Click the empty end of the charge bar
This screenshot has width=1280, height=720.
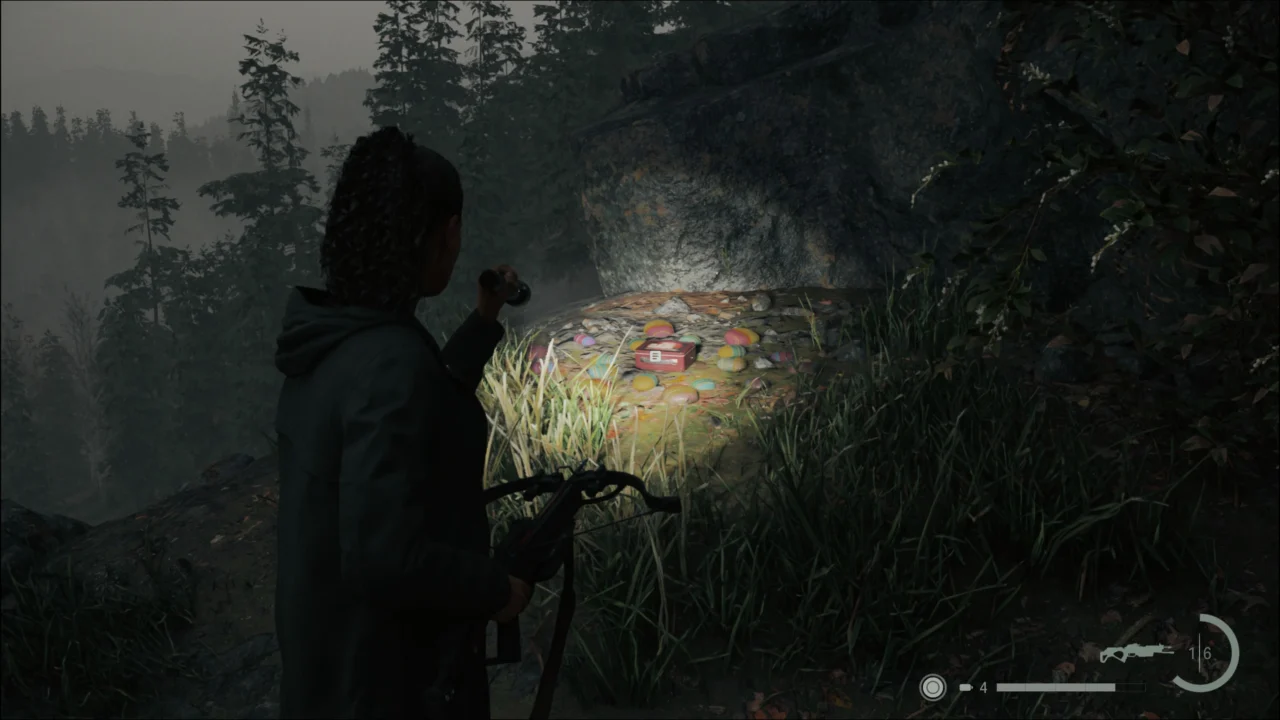click(x=1130, y=688)
